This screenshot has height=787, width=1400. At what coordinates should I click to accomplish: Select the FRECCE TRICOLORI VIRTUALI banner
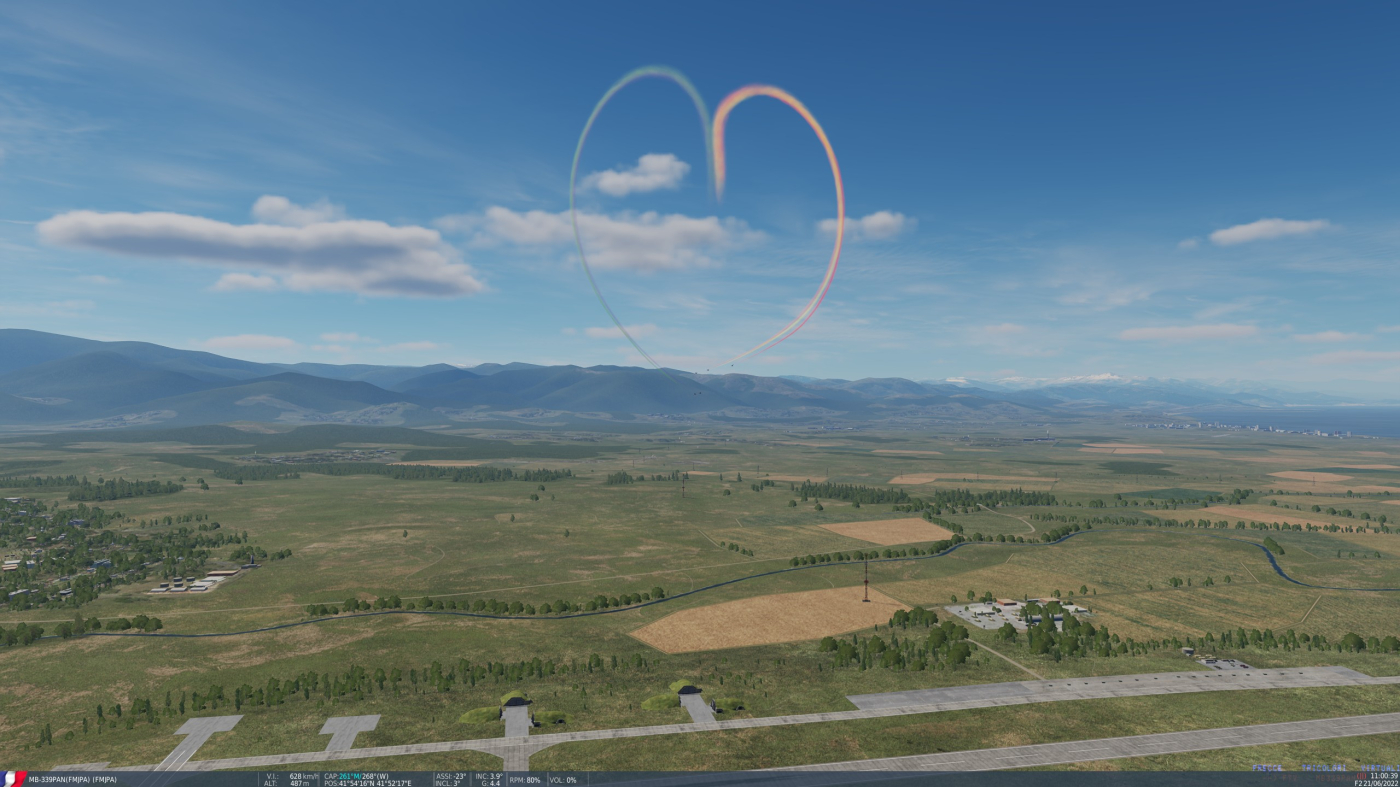click(x=1325, y=768)
